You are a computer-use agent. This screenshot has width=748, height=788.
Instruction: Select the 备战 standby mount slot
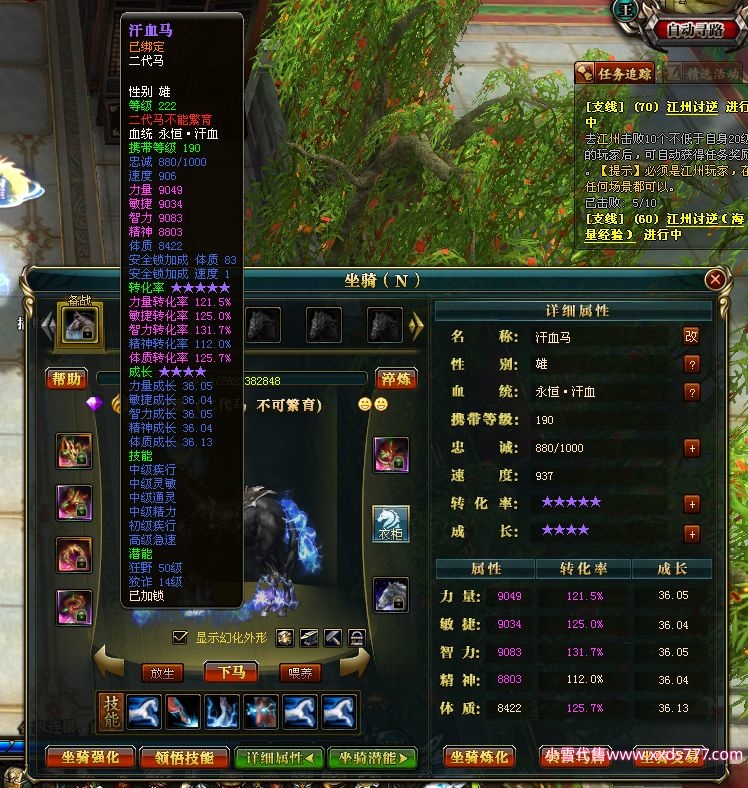click(x=80, y=325)
